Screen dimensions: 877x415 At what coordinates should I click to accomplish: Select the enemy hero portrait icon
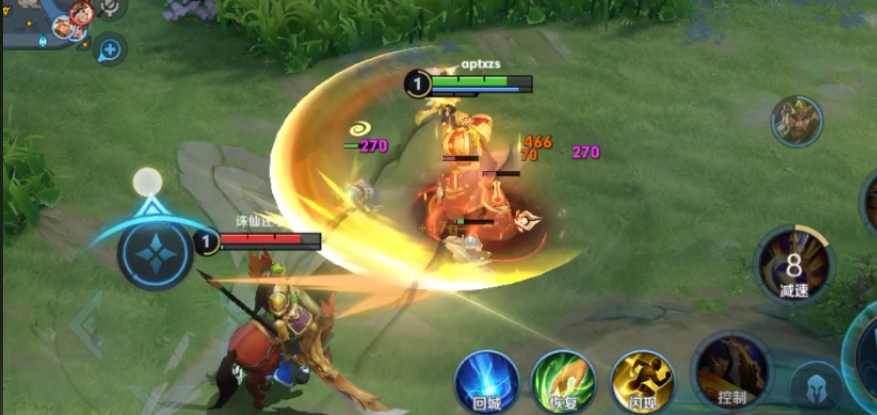tap(796, 122)
